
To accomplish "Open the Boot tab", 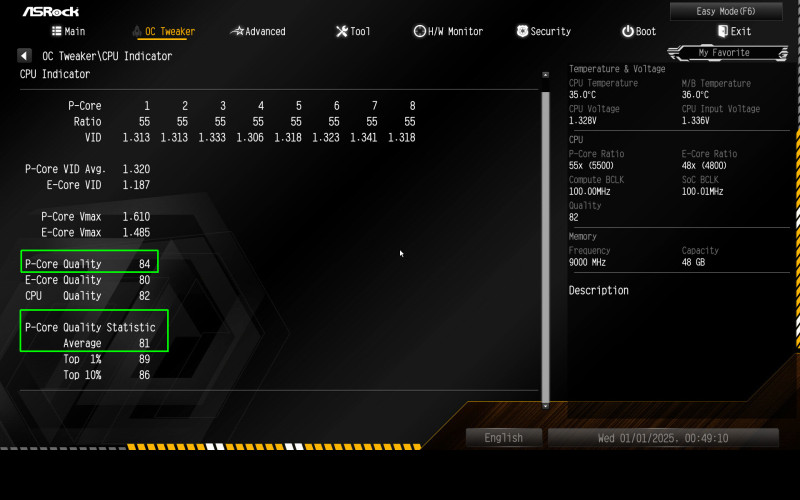I will [x=639, y=32].
